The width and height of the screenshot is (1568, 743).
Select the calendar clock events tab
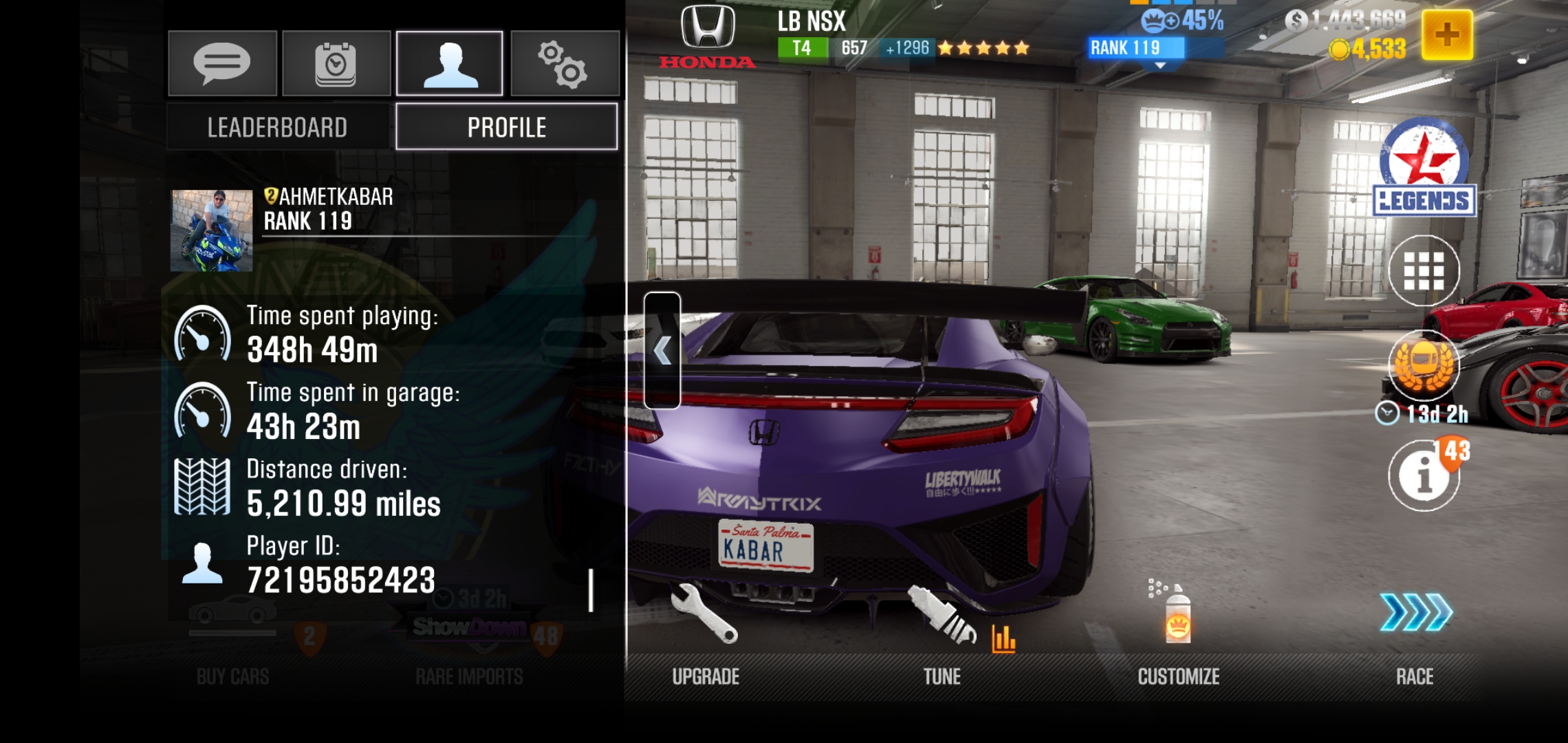tap(336, 63)
